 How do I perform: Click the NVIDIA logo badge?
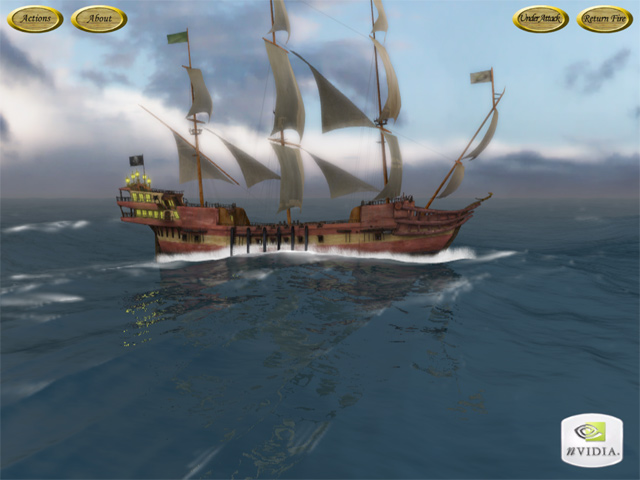tap(591, 440)
